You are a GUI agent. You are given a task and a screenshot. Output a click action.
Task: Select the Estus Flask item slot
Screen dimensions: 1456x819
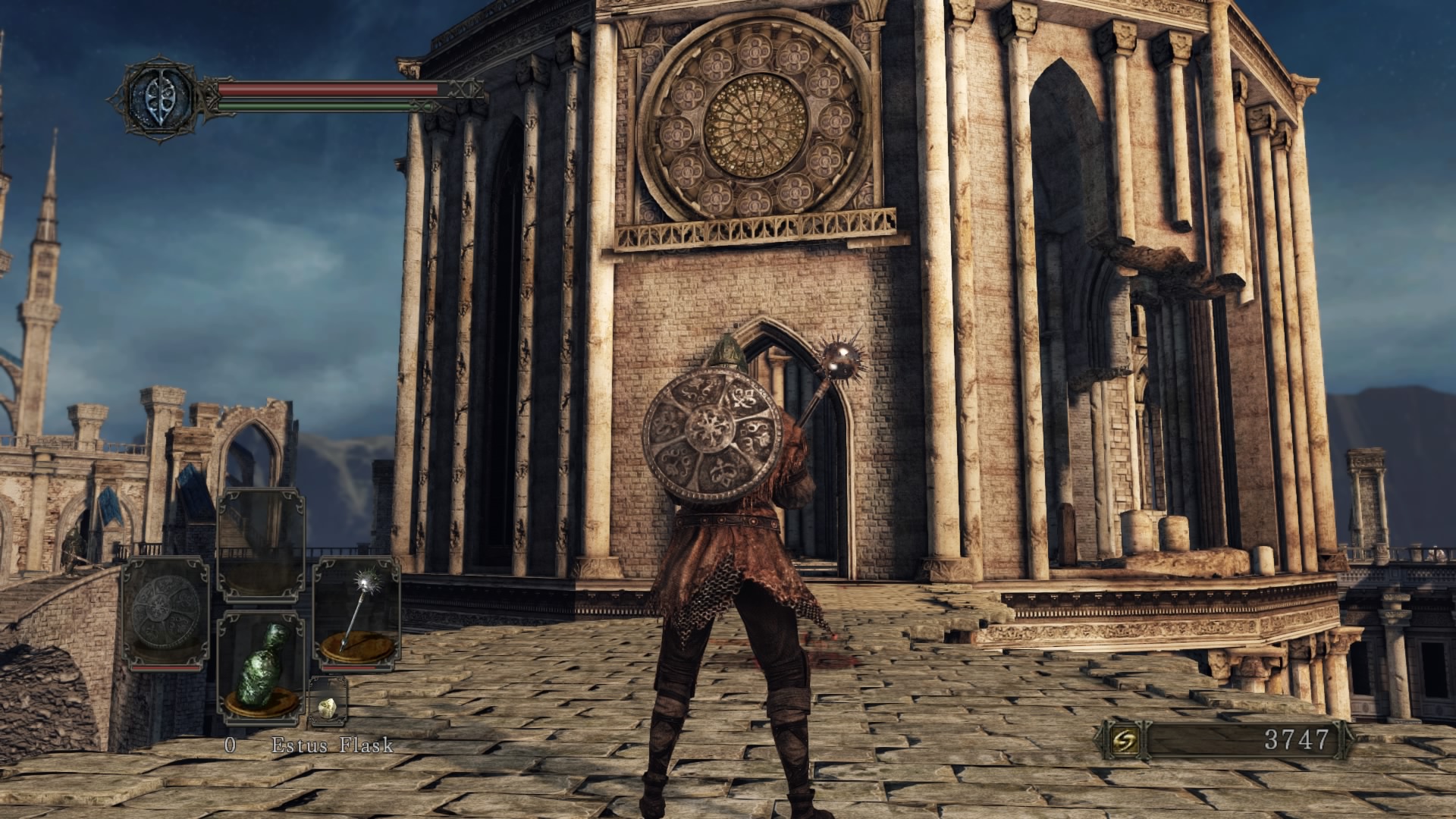[x=261, y=665]
